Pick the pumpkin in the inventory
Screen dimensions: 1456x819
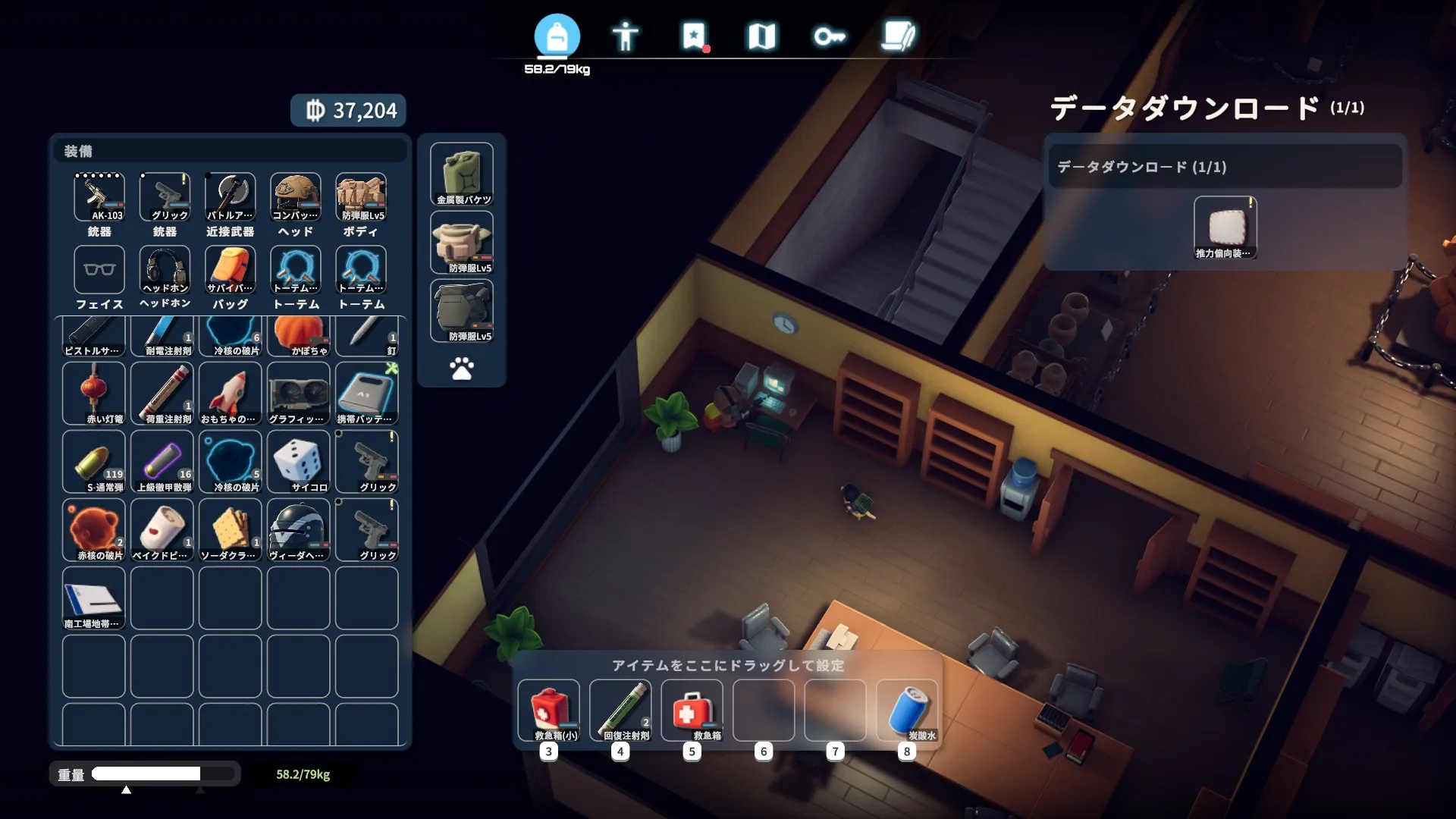299,336
